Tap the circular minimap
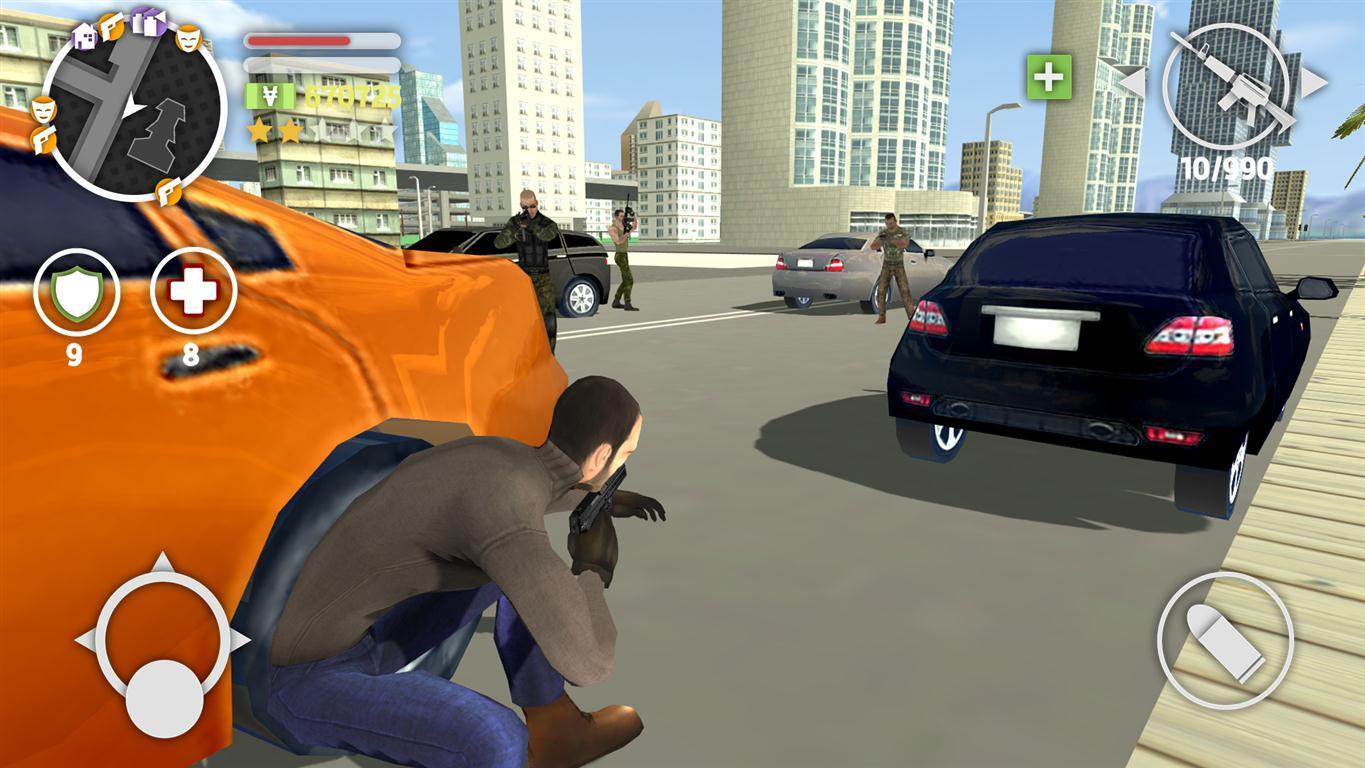Image resolution: width=1365 pixels, height=768 pixels. [128, 110]
